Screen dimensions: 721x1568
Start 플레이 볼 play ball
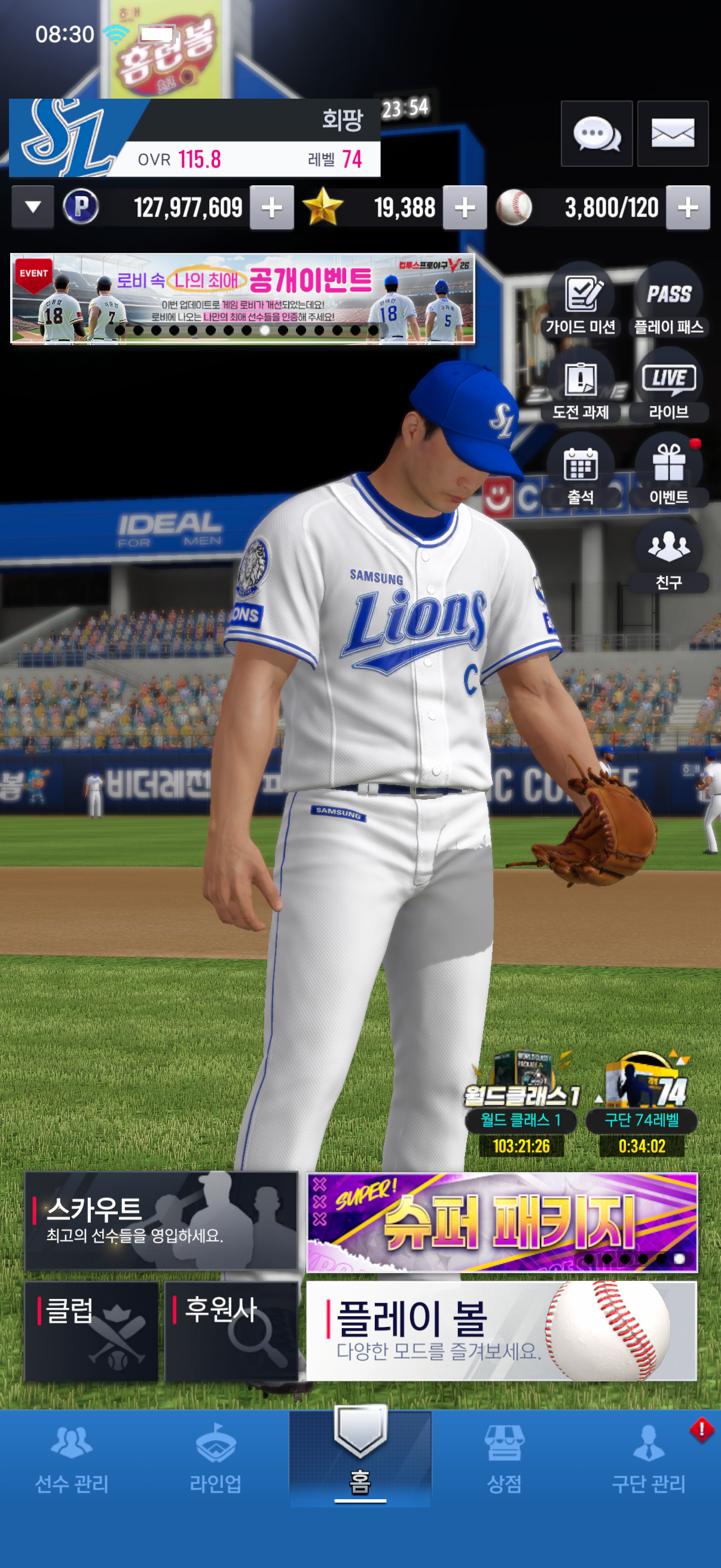[502, 1331]
